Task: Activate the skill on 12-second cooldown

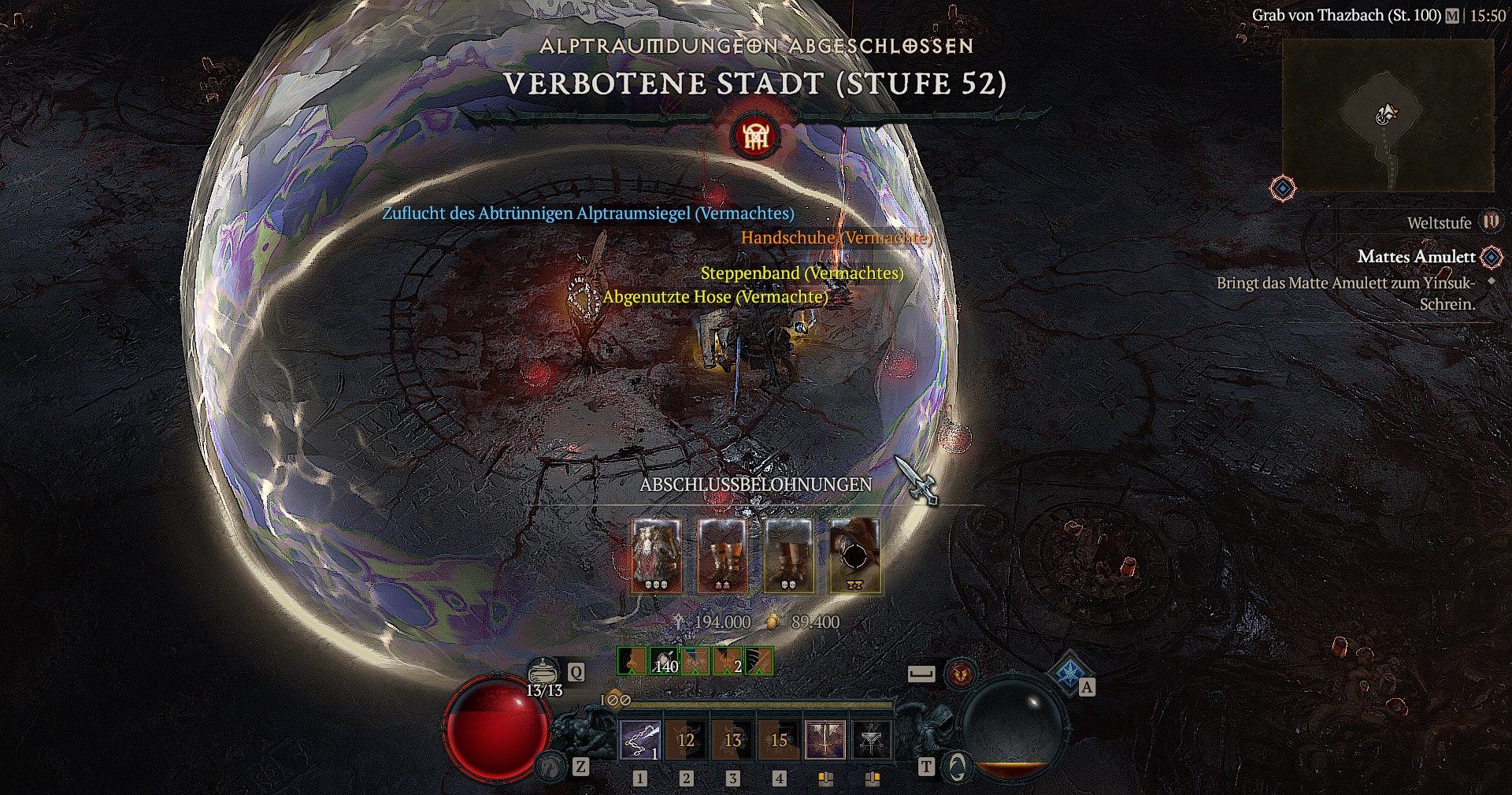Action: tap(687, 740)
